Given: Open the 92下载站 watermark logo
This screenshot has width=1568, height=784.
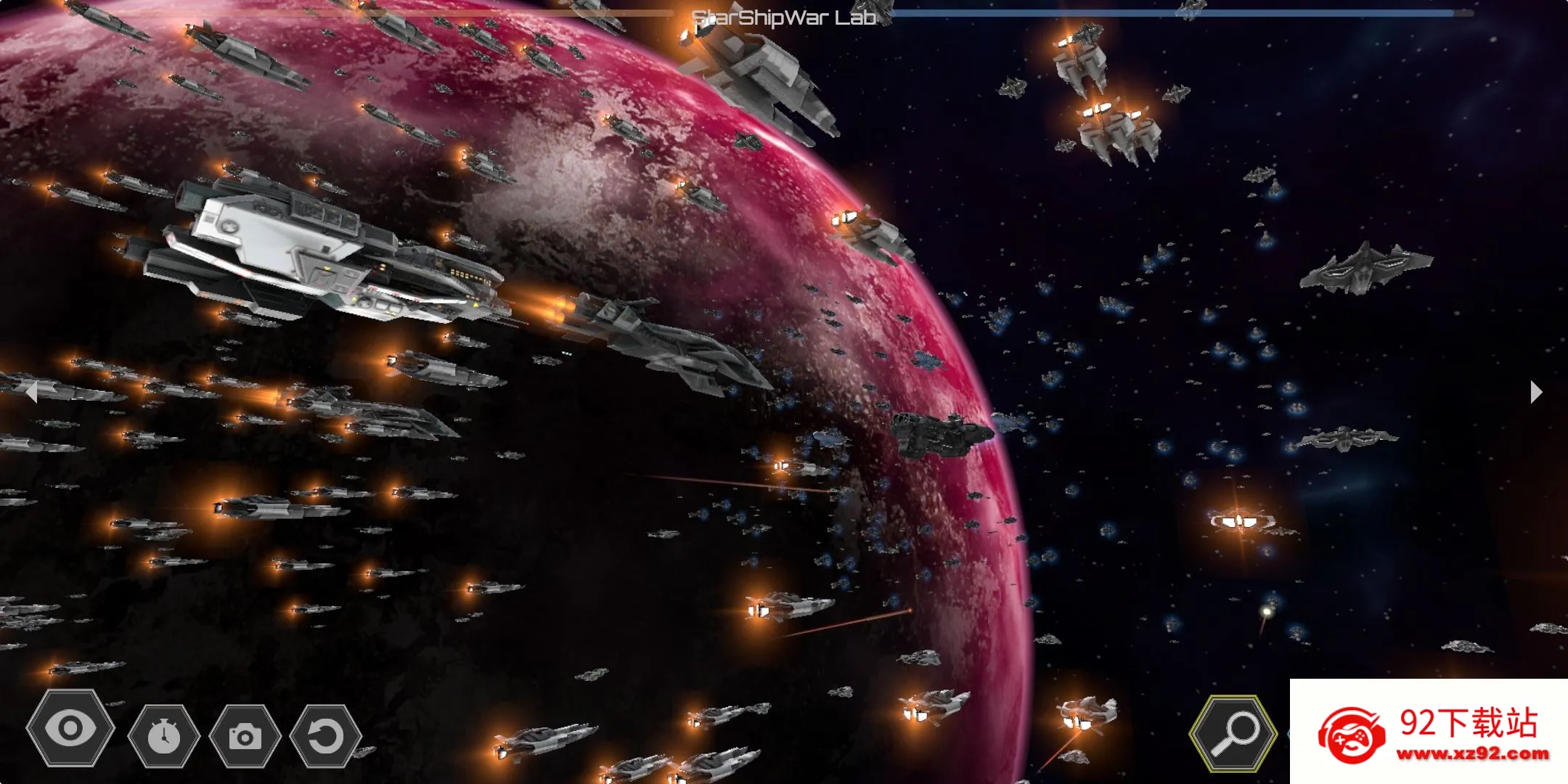Looking at the screenshot, I should coord(1429,732).
